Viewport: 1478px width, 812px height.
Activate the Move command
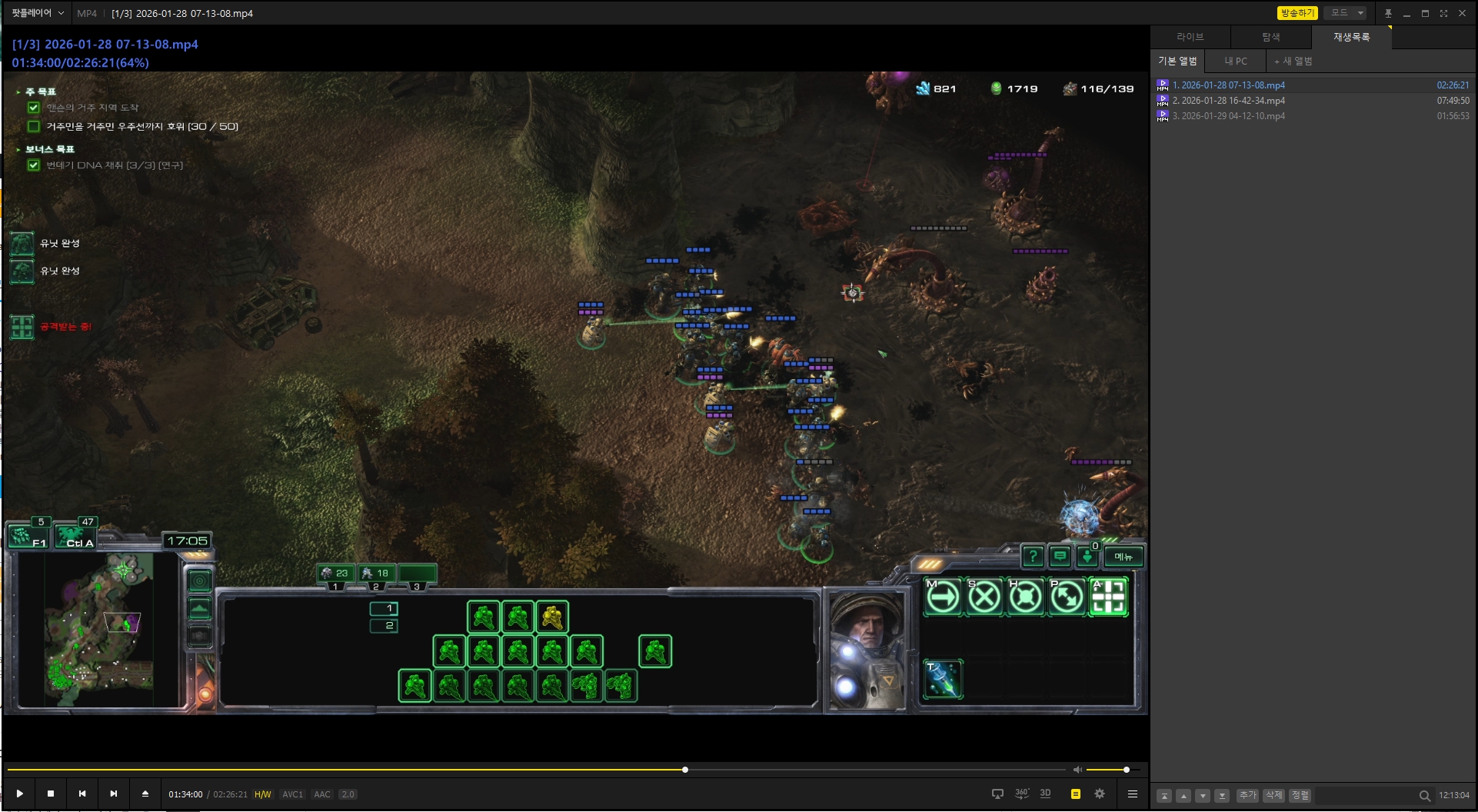(943, 597)
